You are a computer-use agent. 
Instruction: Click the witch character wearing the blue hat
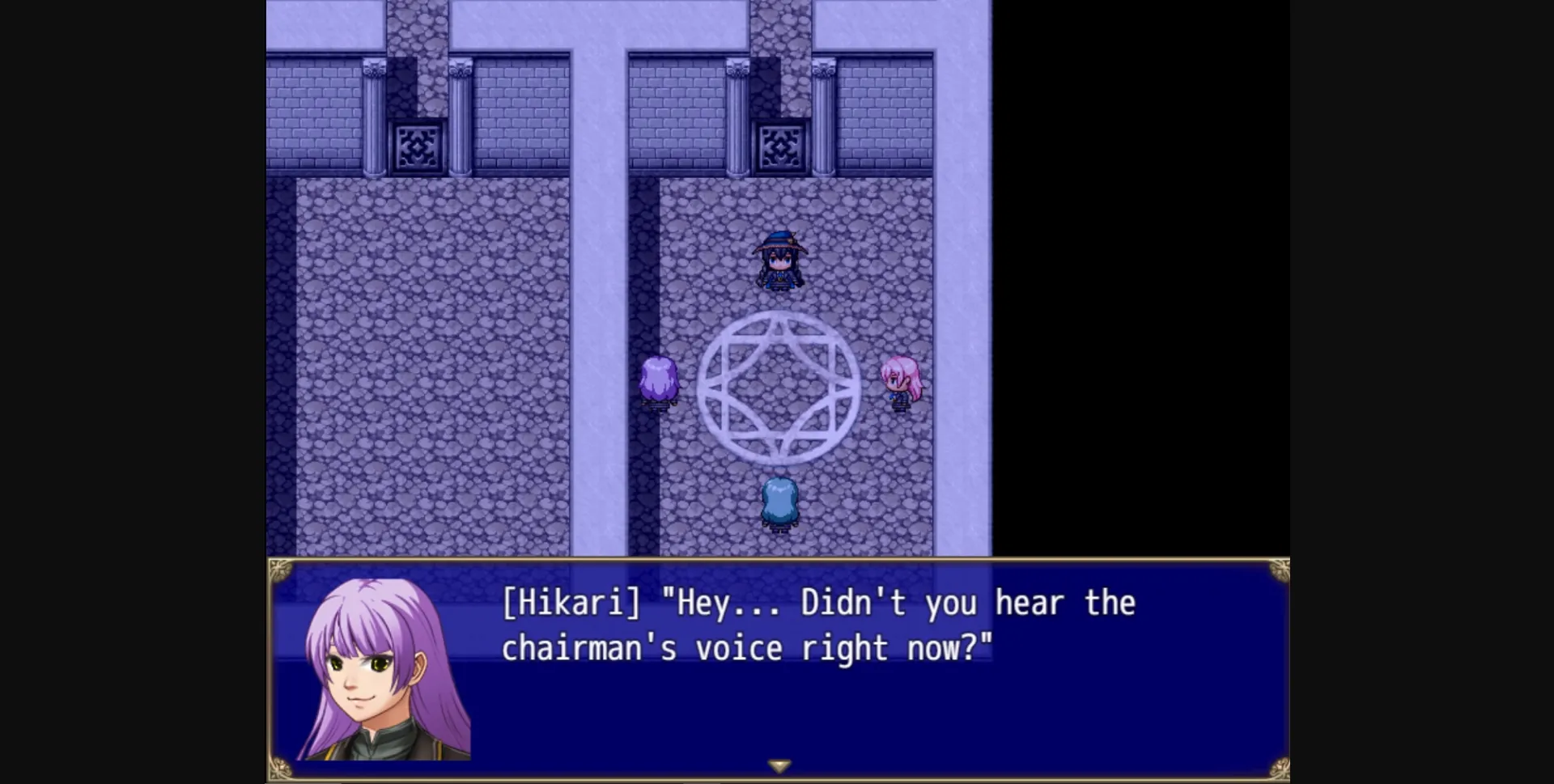pyautogui.click(x=779, y=259)
